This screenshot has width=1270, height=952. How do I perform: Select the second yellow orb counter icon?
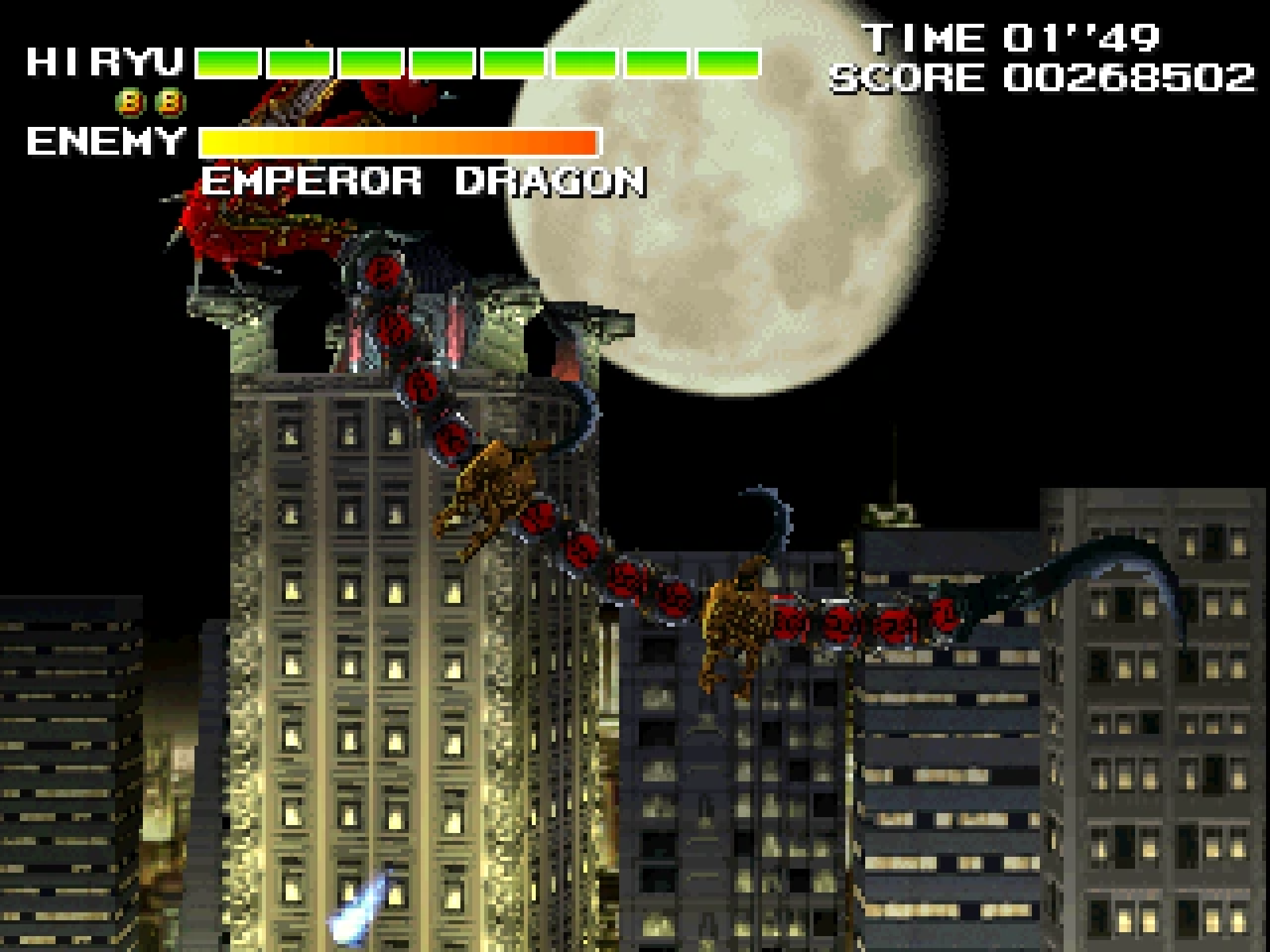pos(169,102)
